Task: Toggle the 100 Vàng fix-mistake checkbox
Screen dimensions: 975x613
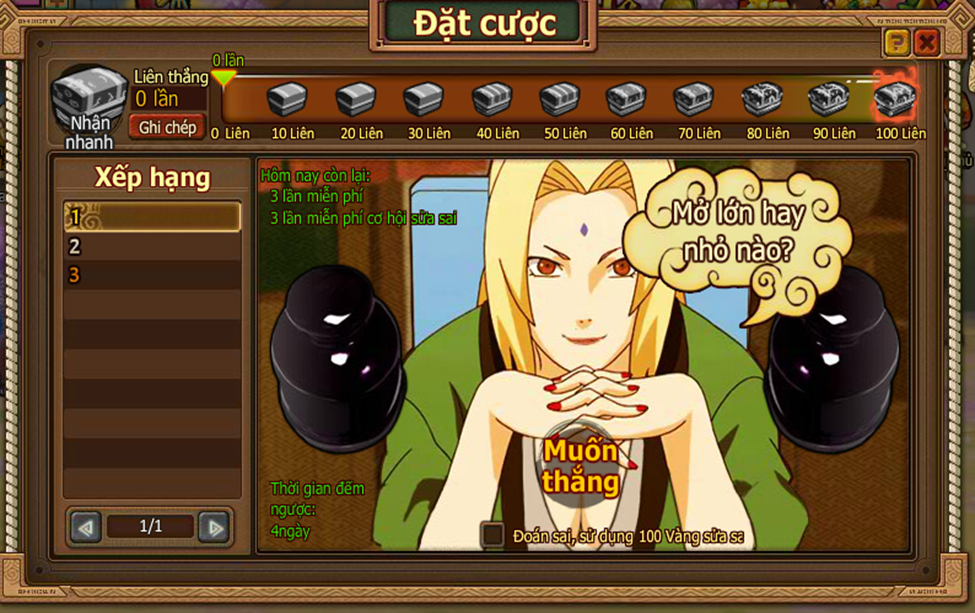Action: [492, 535]
